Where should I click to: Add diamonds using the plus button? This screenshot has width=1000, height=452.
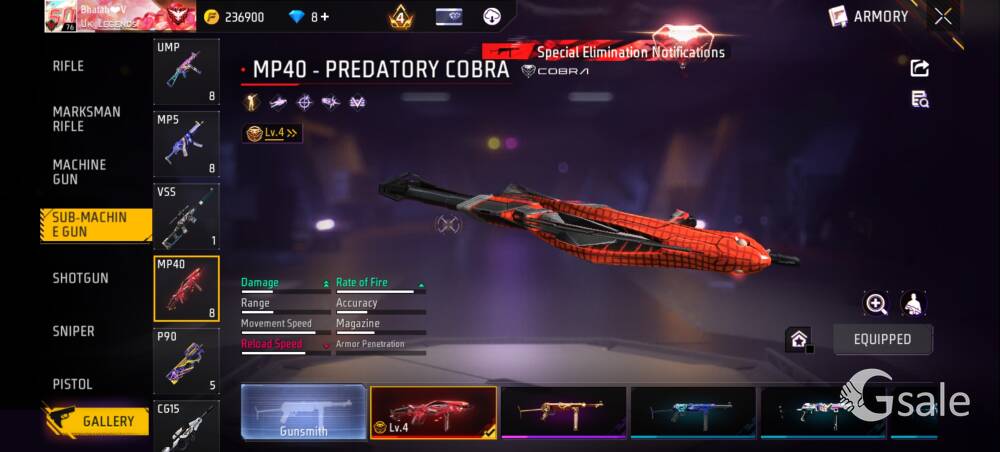[324, 17]
